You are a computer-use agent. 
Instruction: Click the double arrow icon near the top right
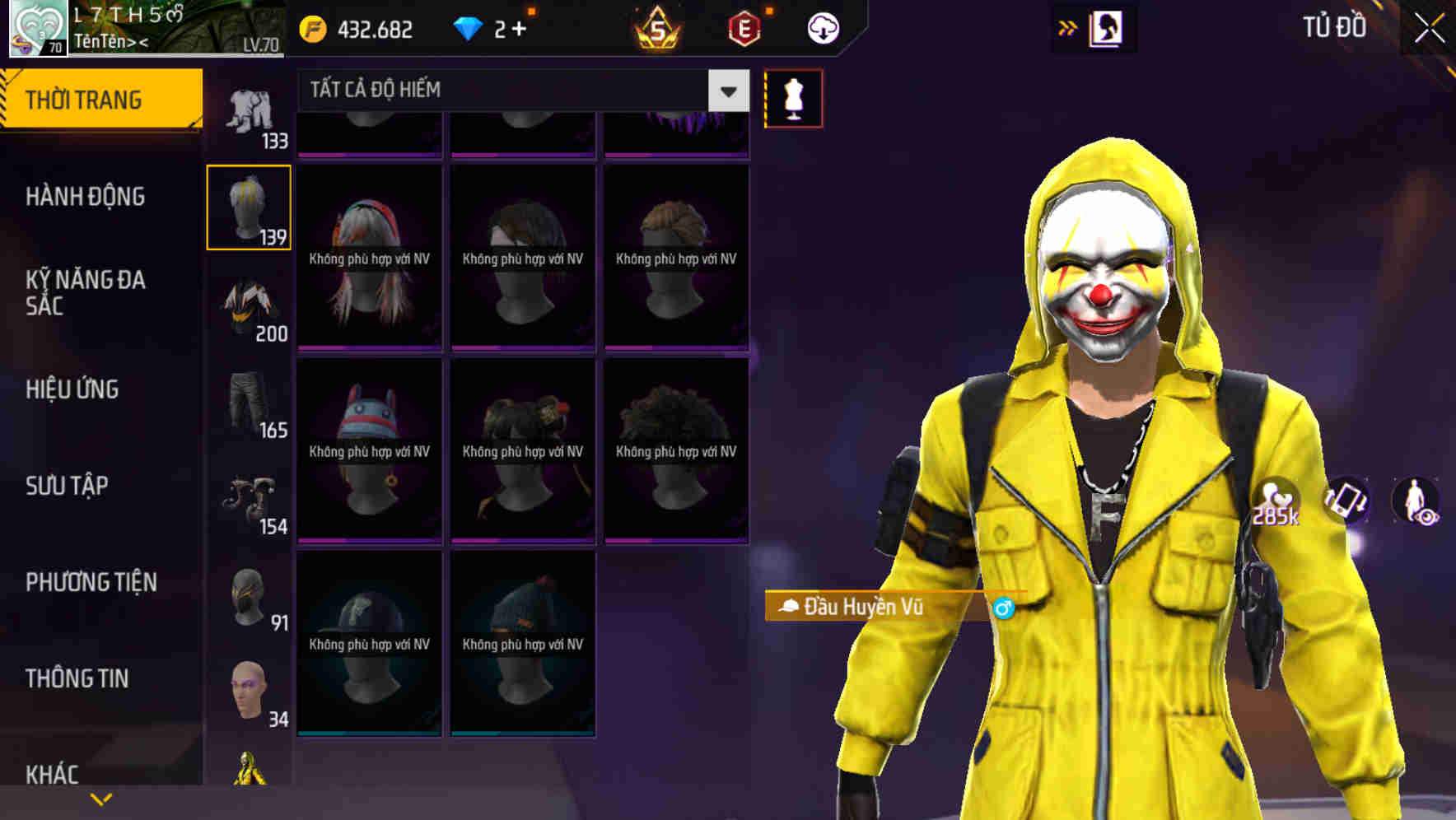click(x=1066, y=27)
